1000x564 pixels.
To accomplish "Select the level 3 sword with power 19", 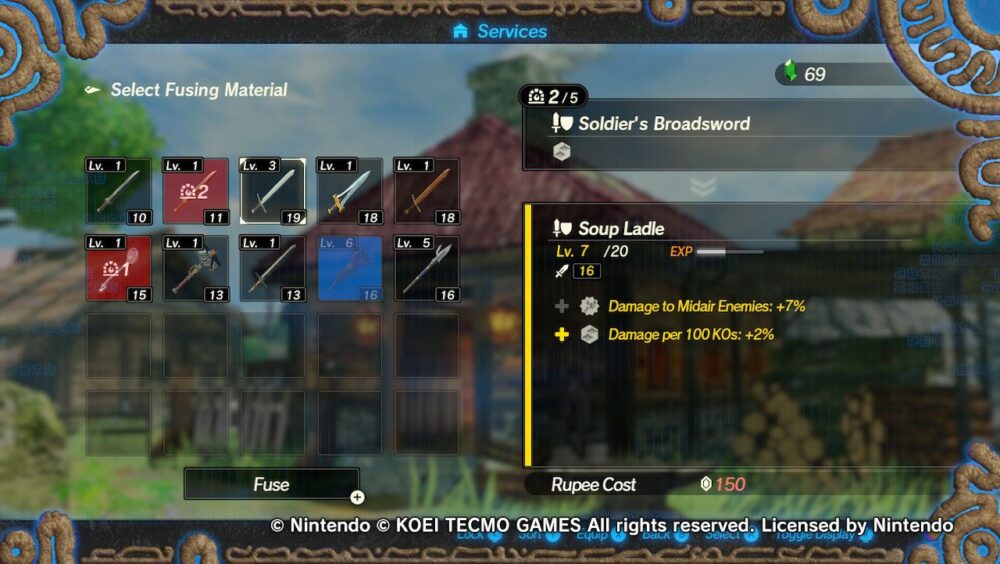I will tap(273, 191).
